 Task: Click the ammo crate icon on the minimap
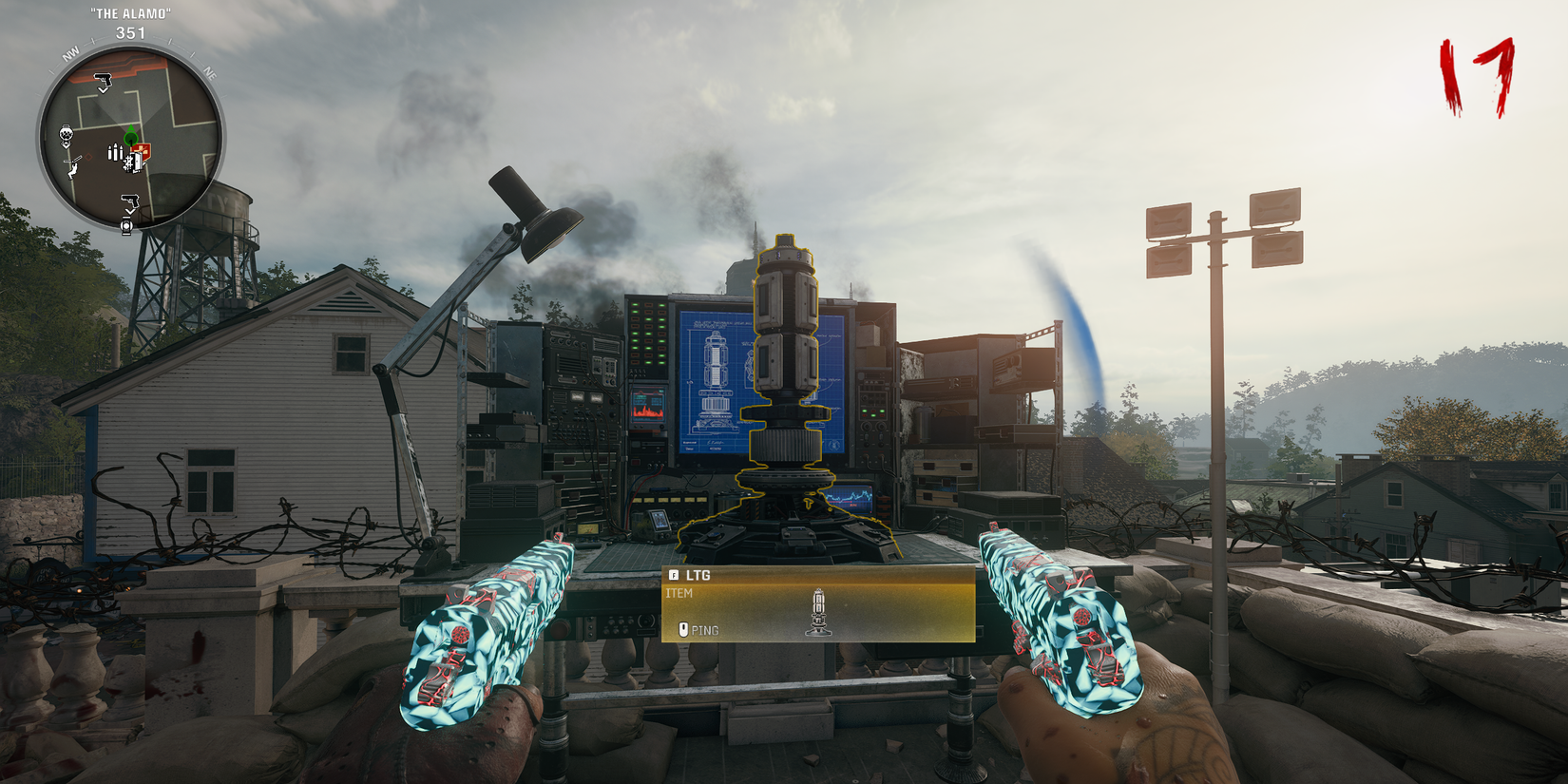coord(134,163)
